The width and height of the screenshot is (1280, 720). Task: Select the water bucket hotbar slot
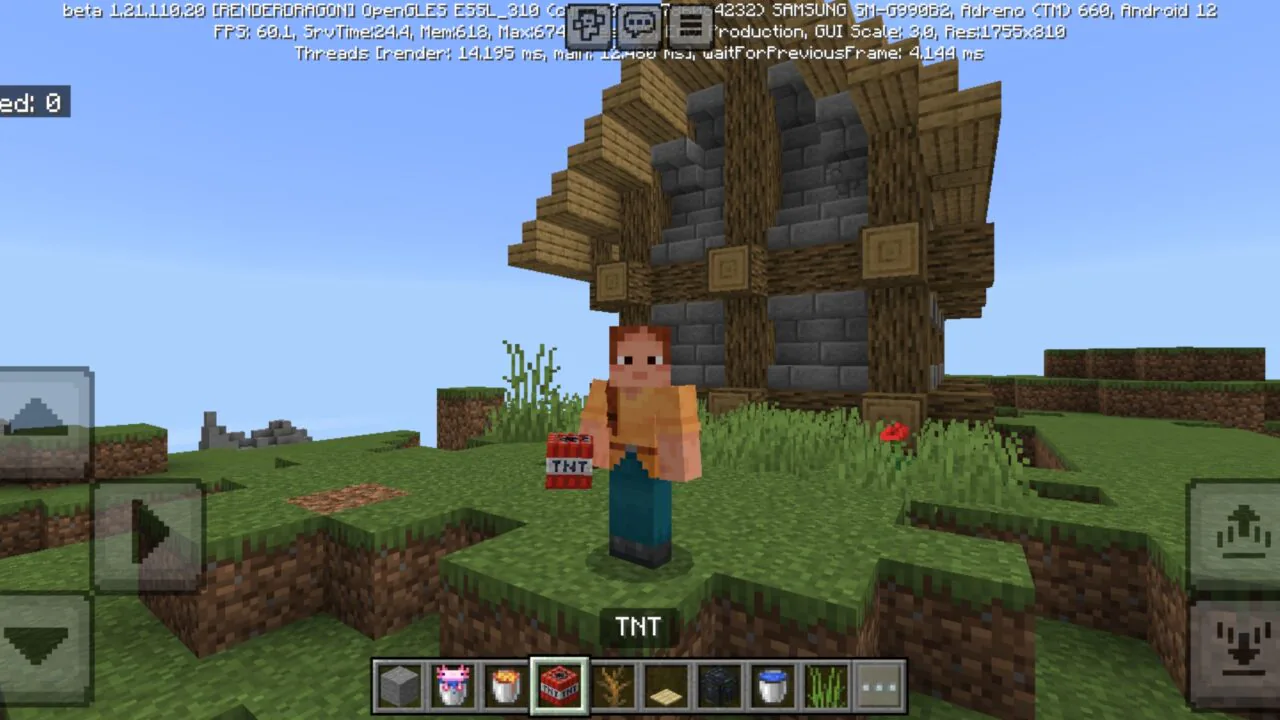tap(772, 685)
